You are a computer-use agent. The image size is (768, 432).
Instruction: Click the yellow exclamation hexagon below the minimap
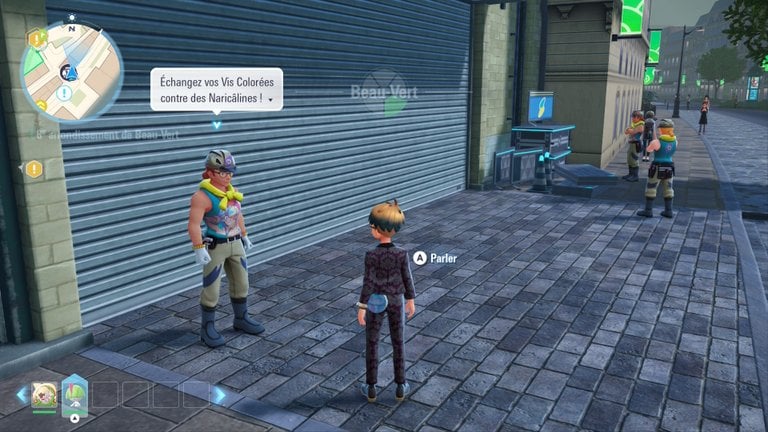click(34, 169)
